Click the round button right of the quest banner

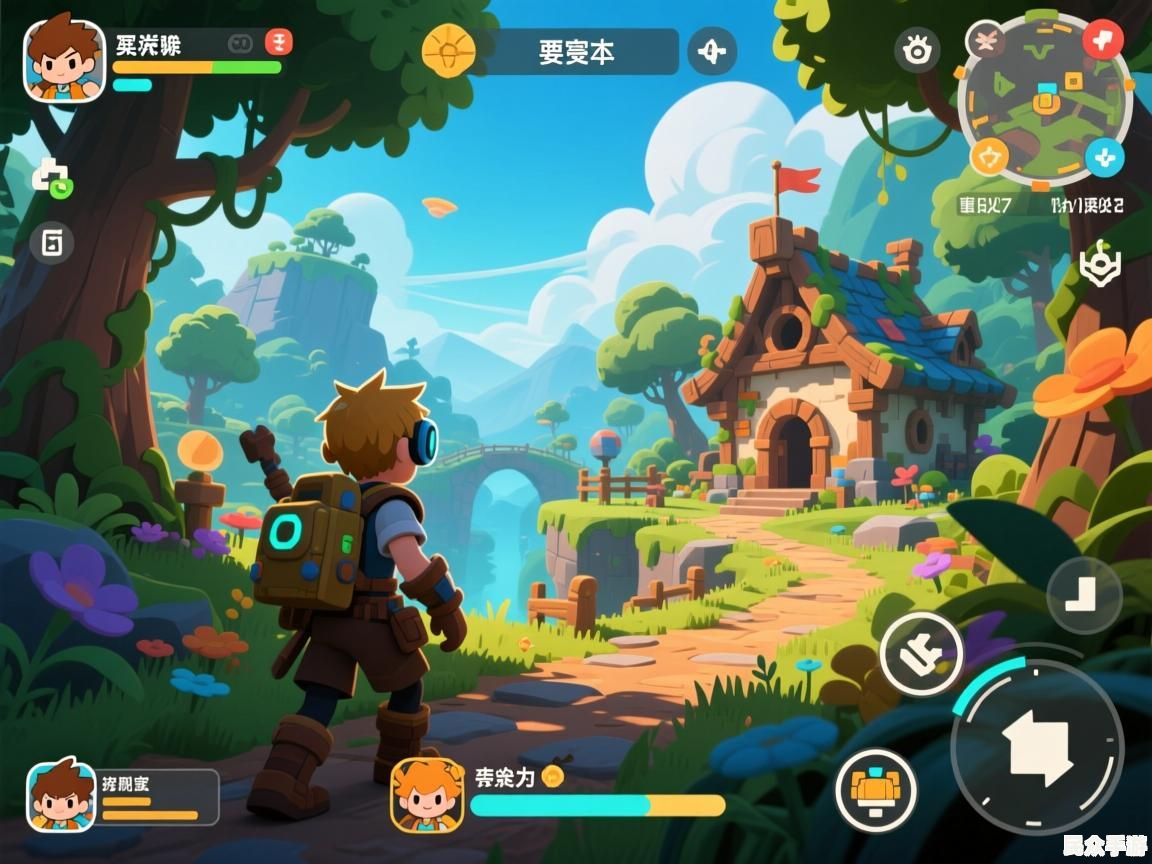[x=711, y=51]
